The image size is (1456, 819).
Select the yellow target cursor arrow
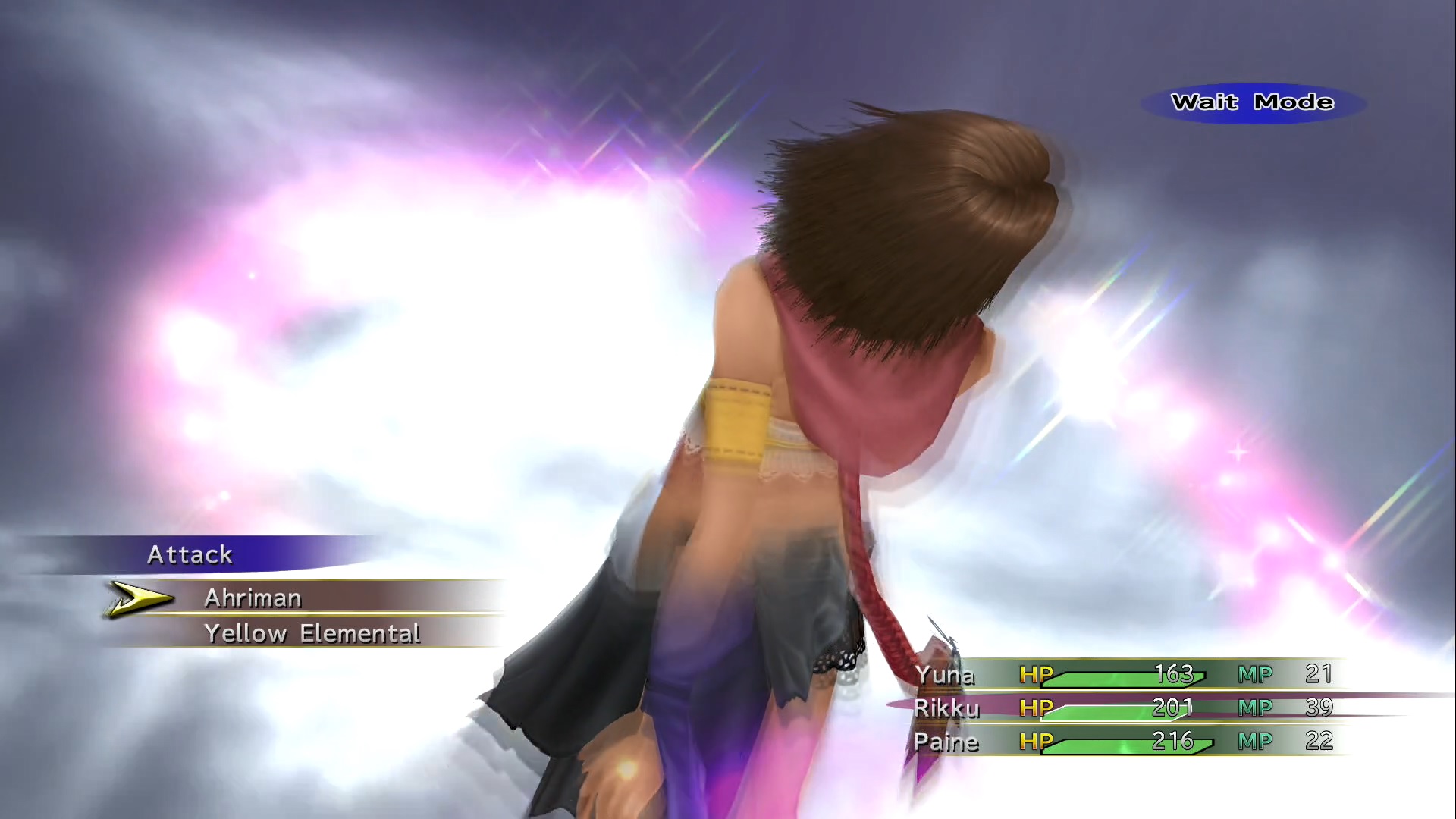(136, 598)
